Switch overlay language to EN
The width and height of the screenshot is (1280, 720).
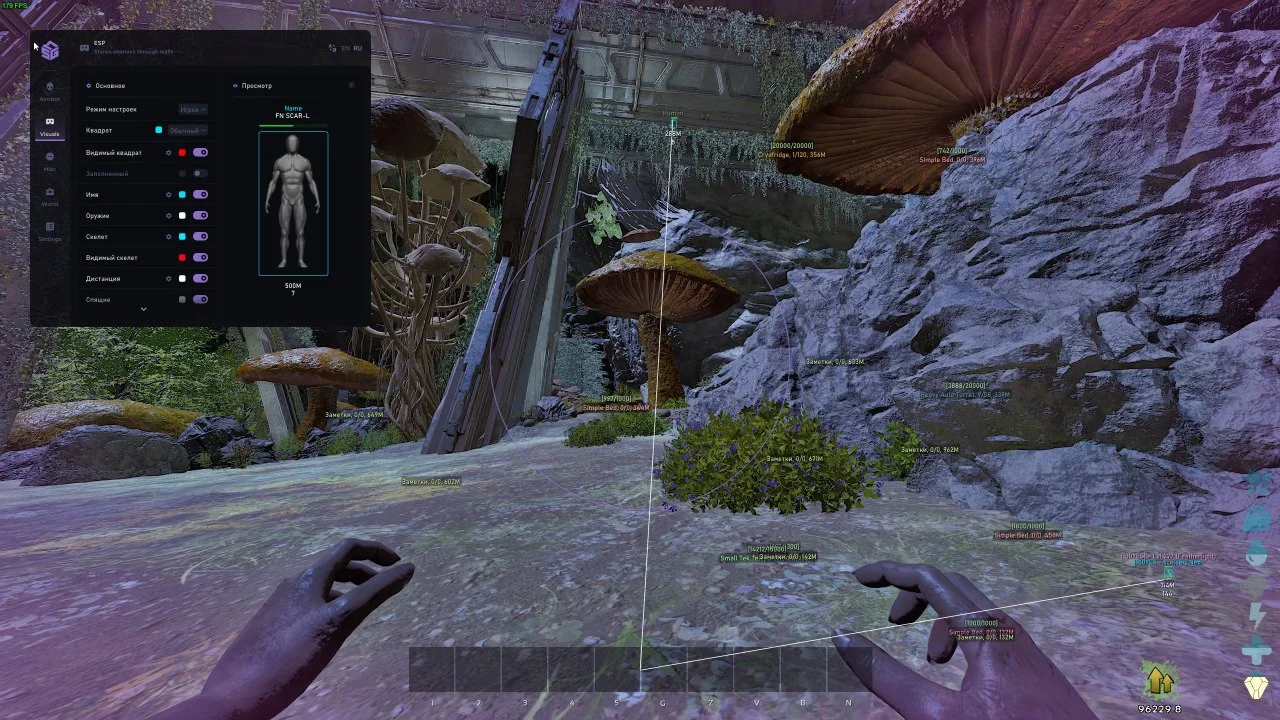click(346, 48)
